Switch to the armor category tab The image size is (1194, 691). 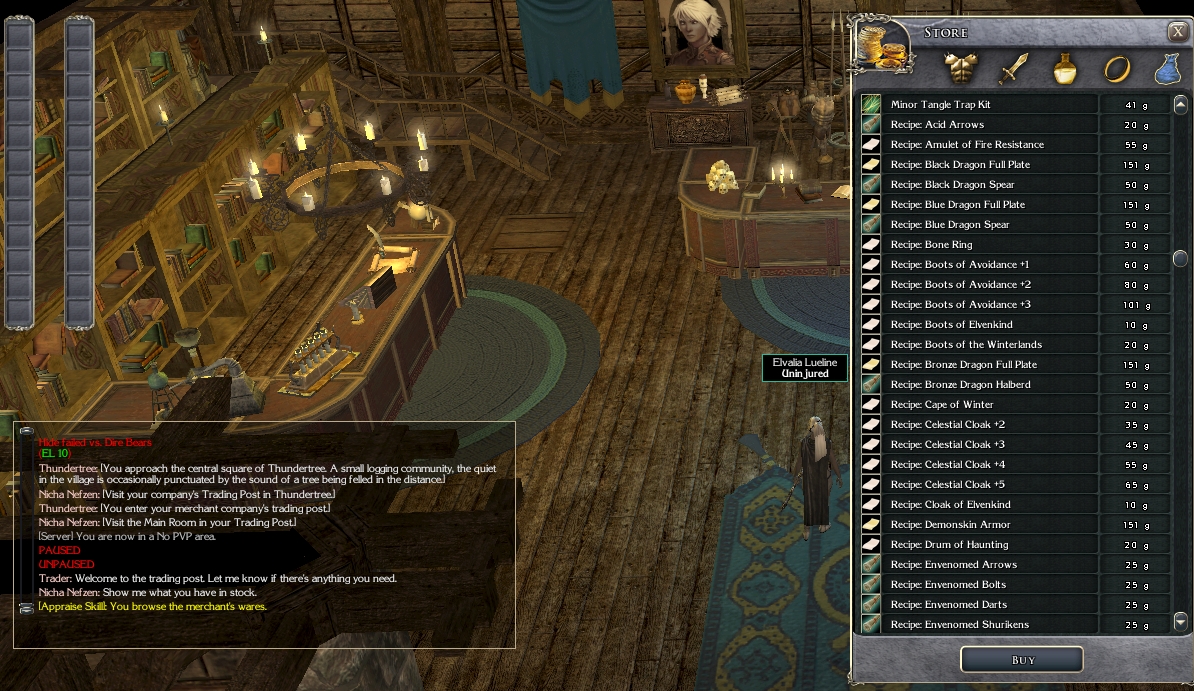[957, 69]
